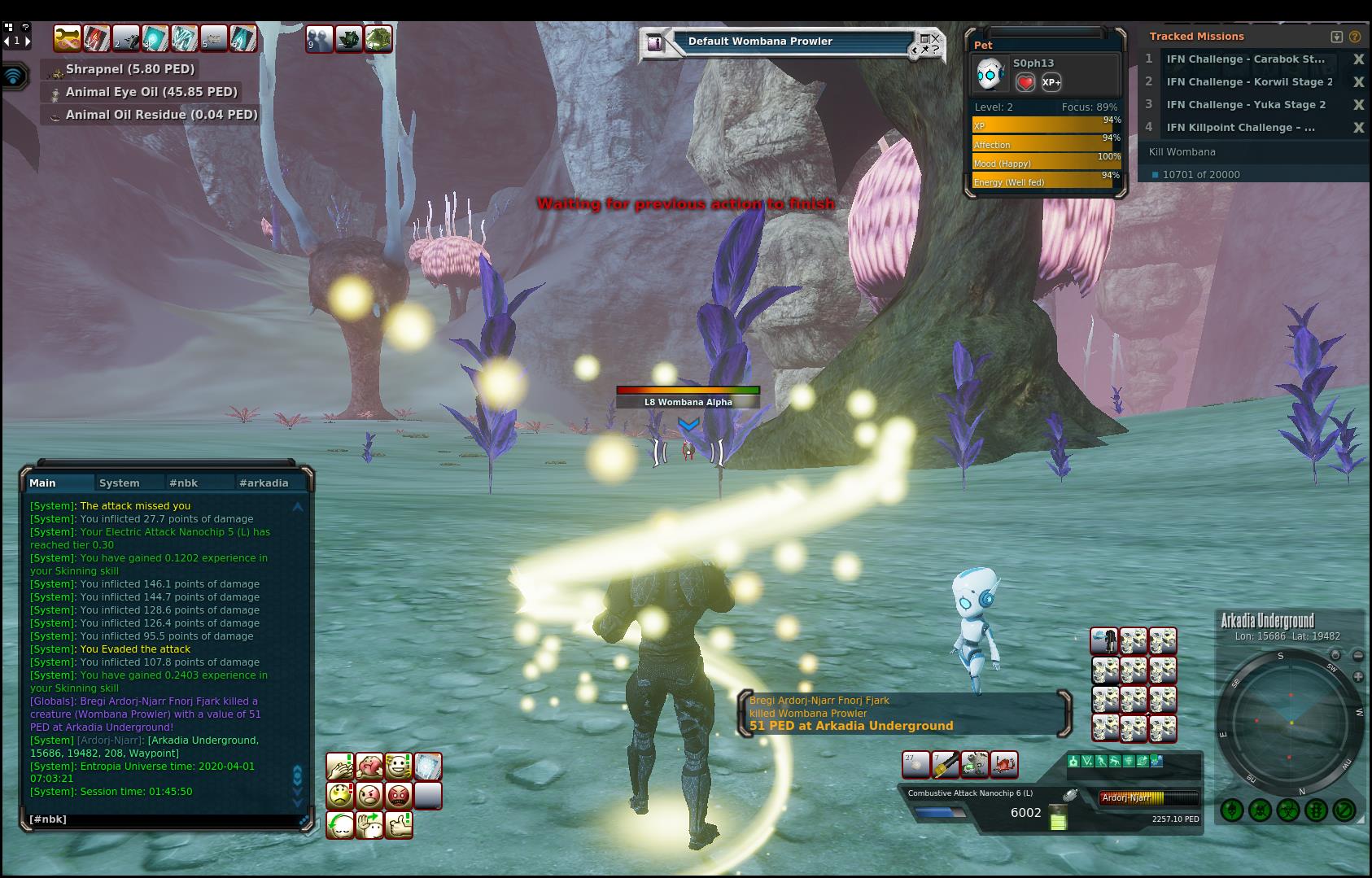Activate the waving hand emote
This screenshot has width=1372, height=878.
click(369, 824)
